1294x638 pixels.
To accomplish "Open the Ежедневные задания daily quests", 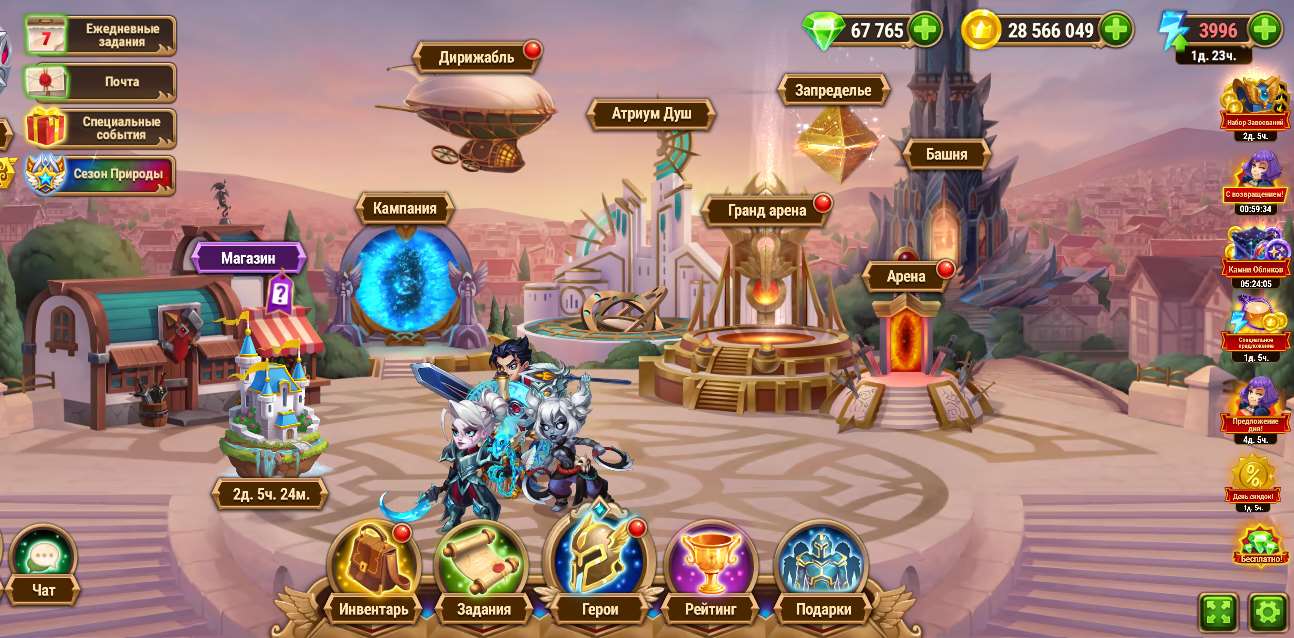I will click(x=100, y=35).
